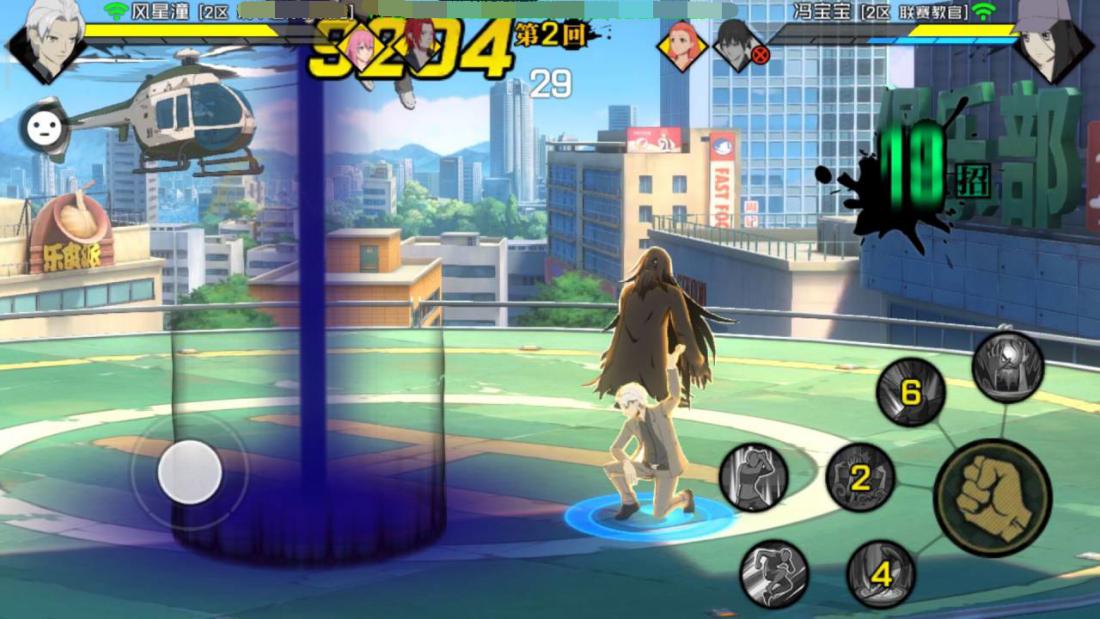Activate the skill showing cooldown 4
Image resolution: width=1100 pixels, height=619 pixels.
881,574
